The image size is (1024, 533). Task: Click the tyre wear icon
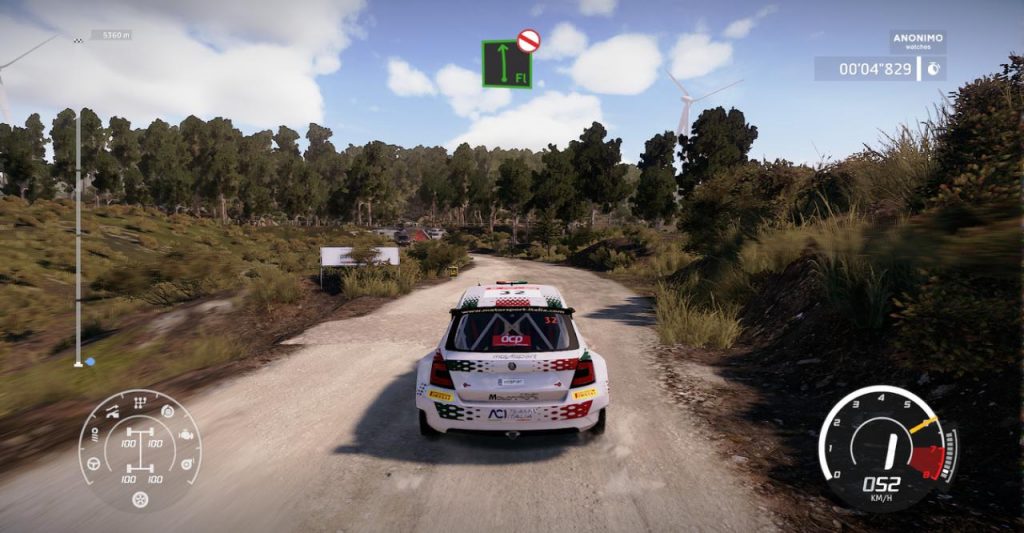pos(140,499)
